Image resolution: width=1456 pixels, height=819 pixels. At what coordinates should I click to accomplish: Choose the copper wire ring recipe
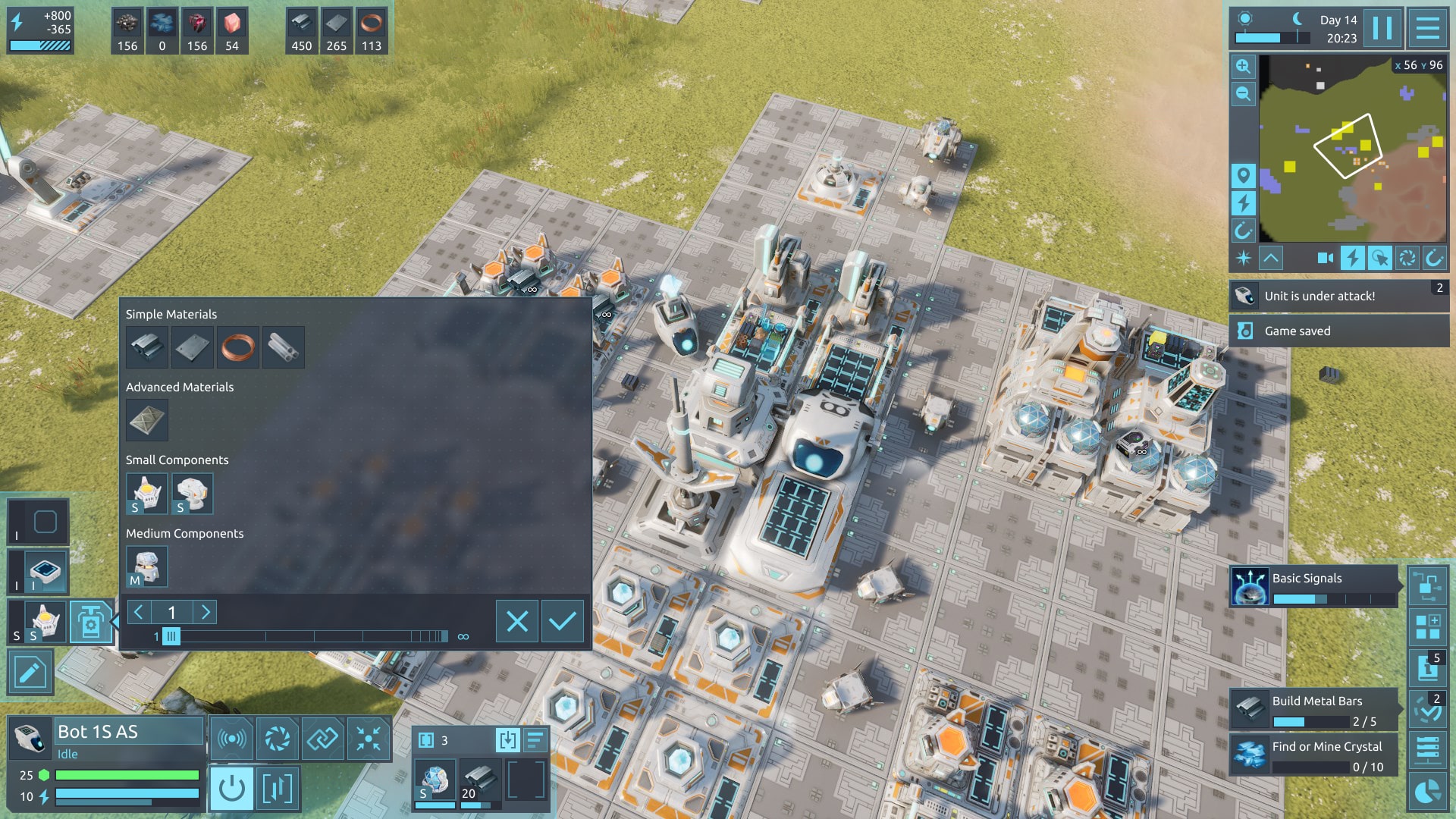click(x=237, y=347)
